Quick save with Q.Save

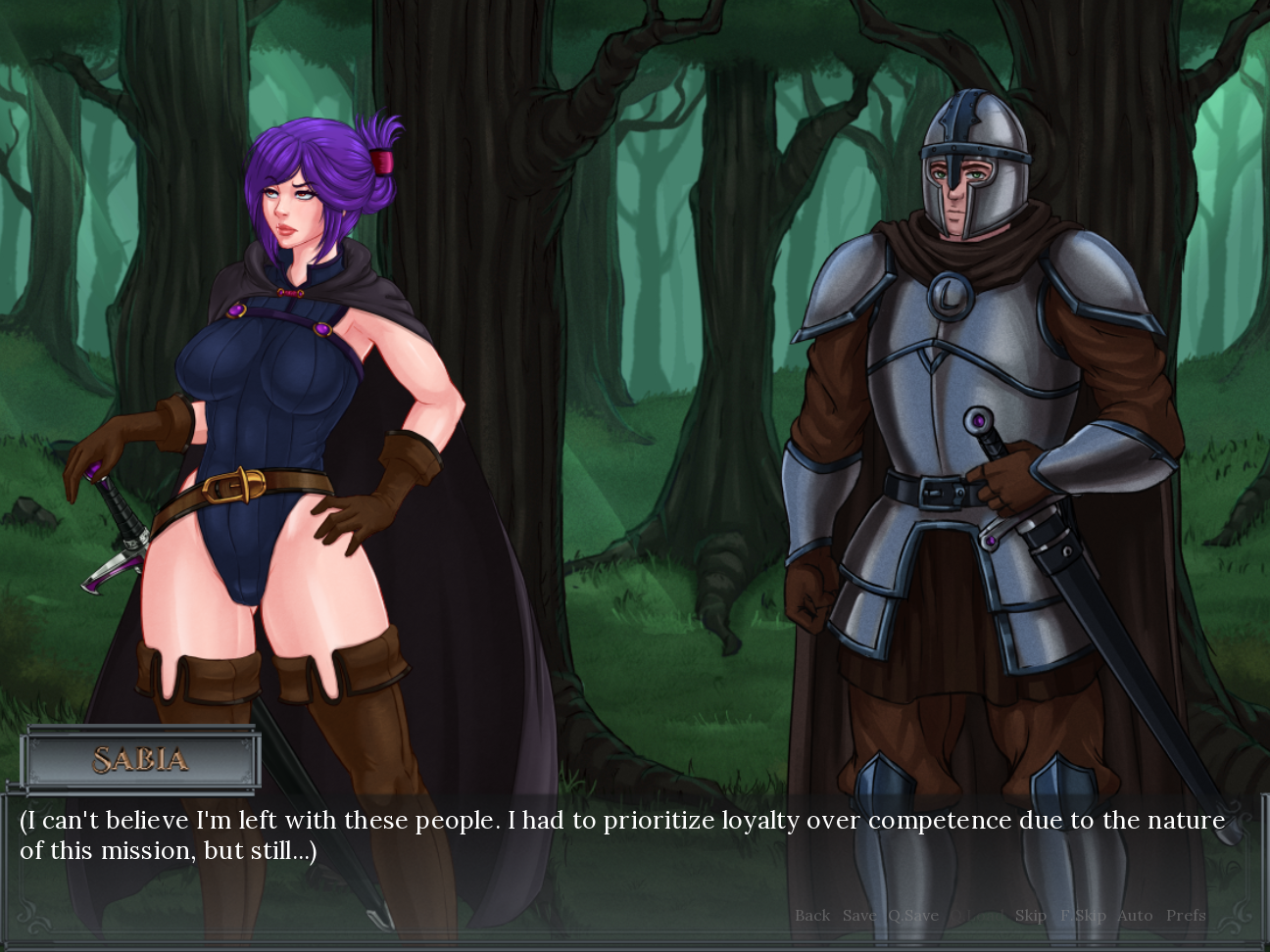[x=913, y=916]
